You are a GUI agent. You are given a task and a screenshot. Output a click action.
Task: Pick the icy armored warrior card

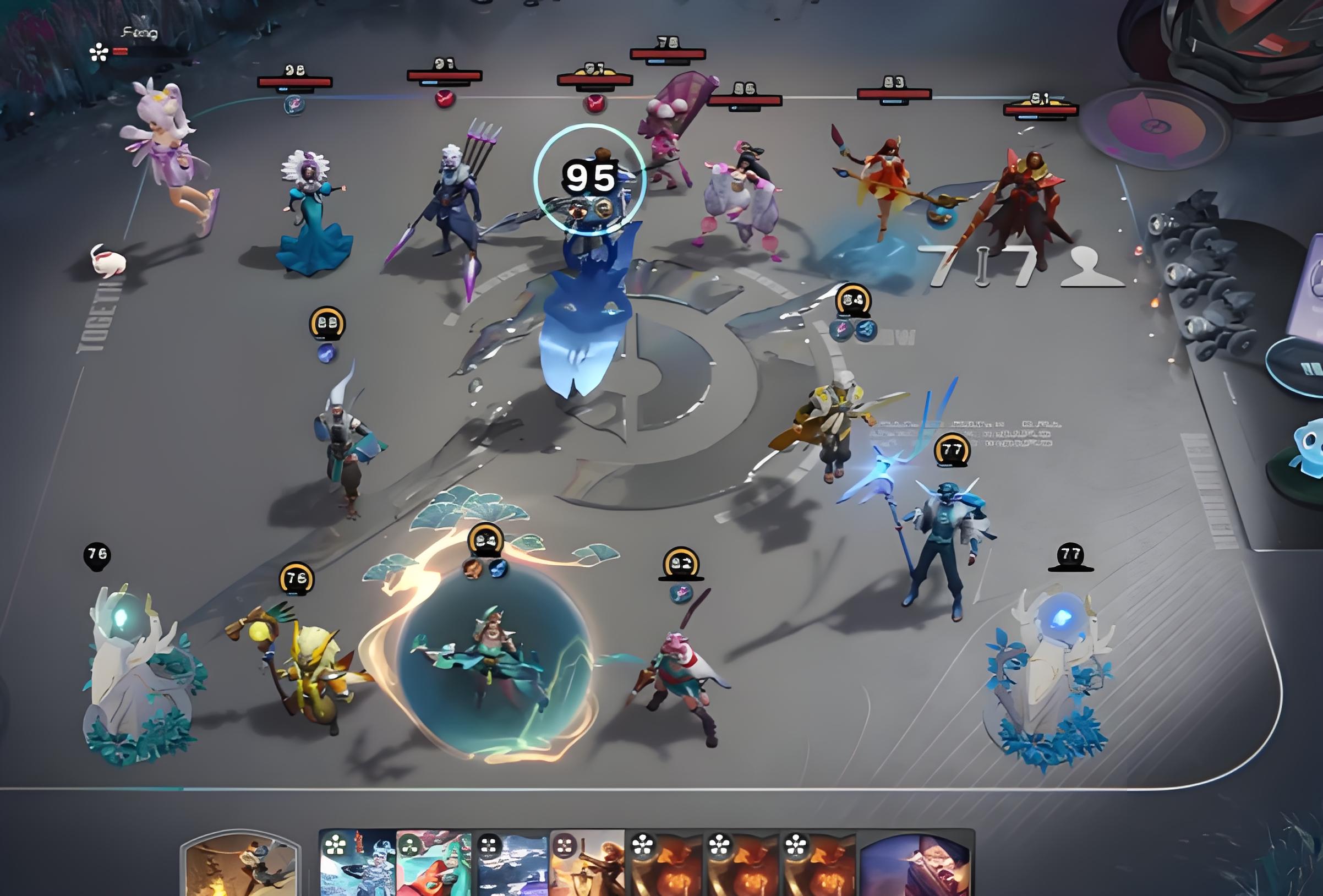(x=358, y=865)
